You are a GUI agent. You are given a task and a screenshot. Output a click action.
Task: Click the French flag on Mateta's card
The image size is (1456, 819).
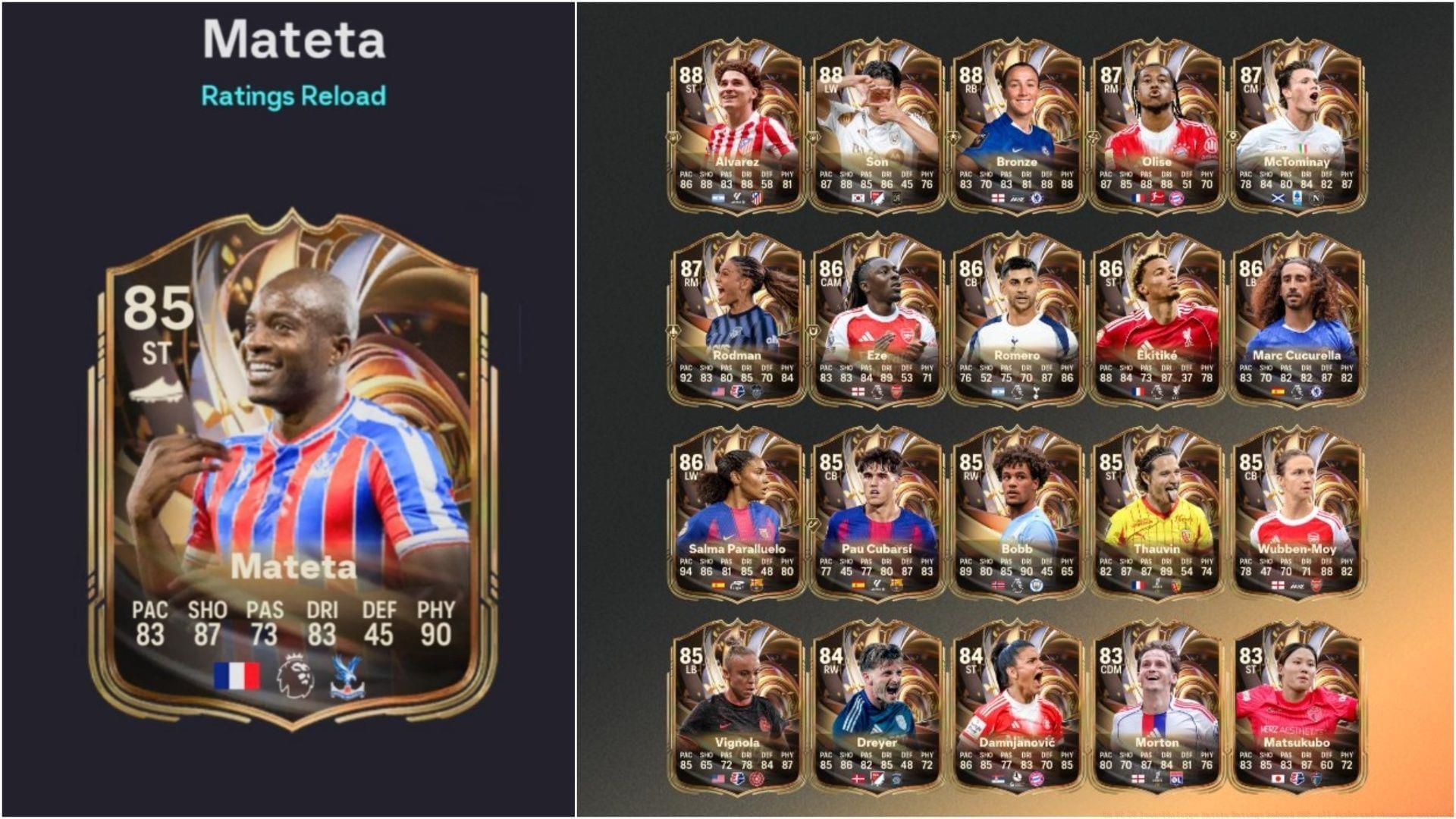(237, 676)
